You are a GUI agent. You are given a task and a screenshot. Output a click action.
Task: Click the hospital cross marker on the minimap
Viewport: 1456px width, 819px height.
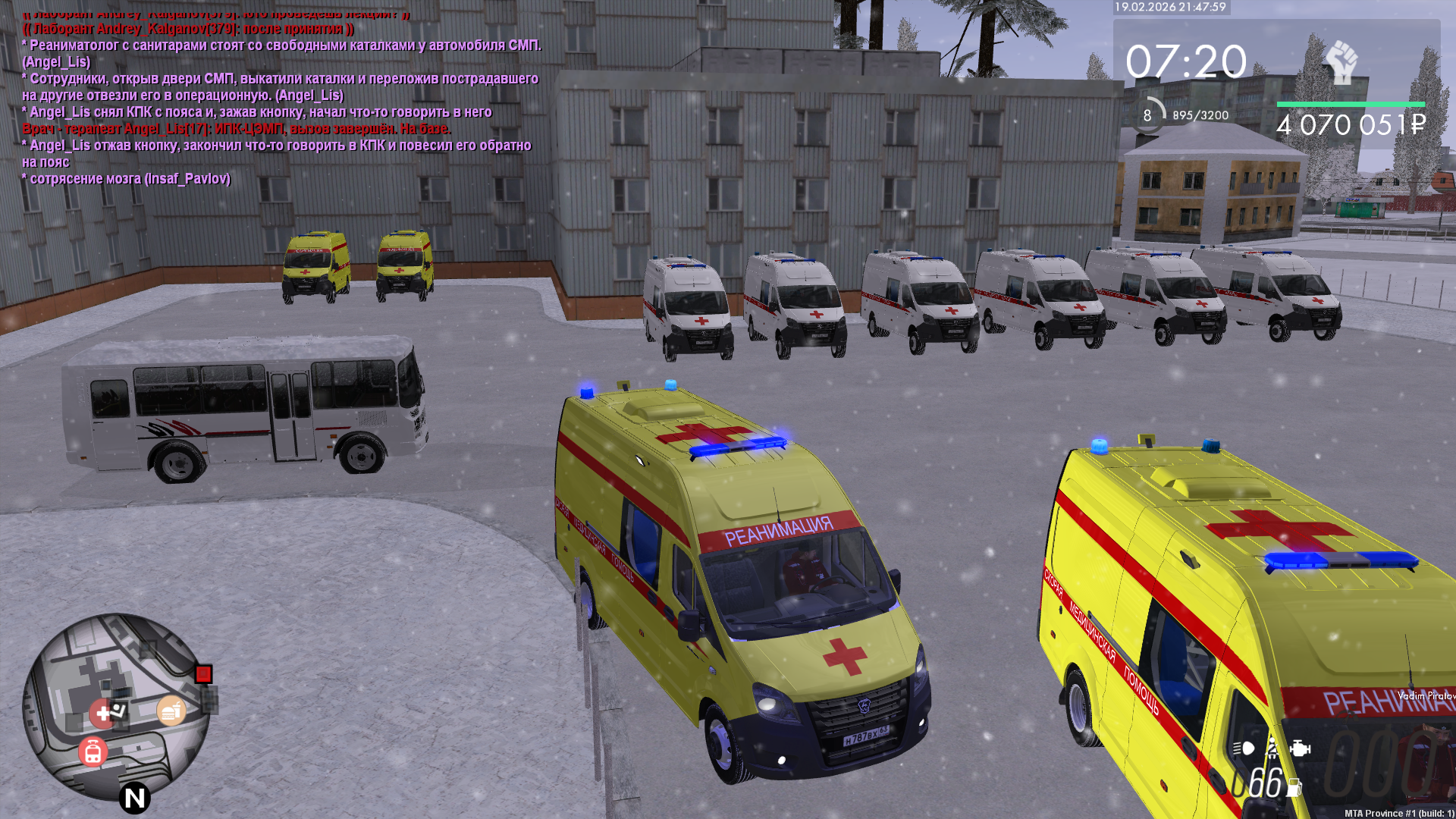coord(102,714)
